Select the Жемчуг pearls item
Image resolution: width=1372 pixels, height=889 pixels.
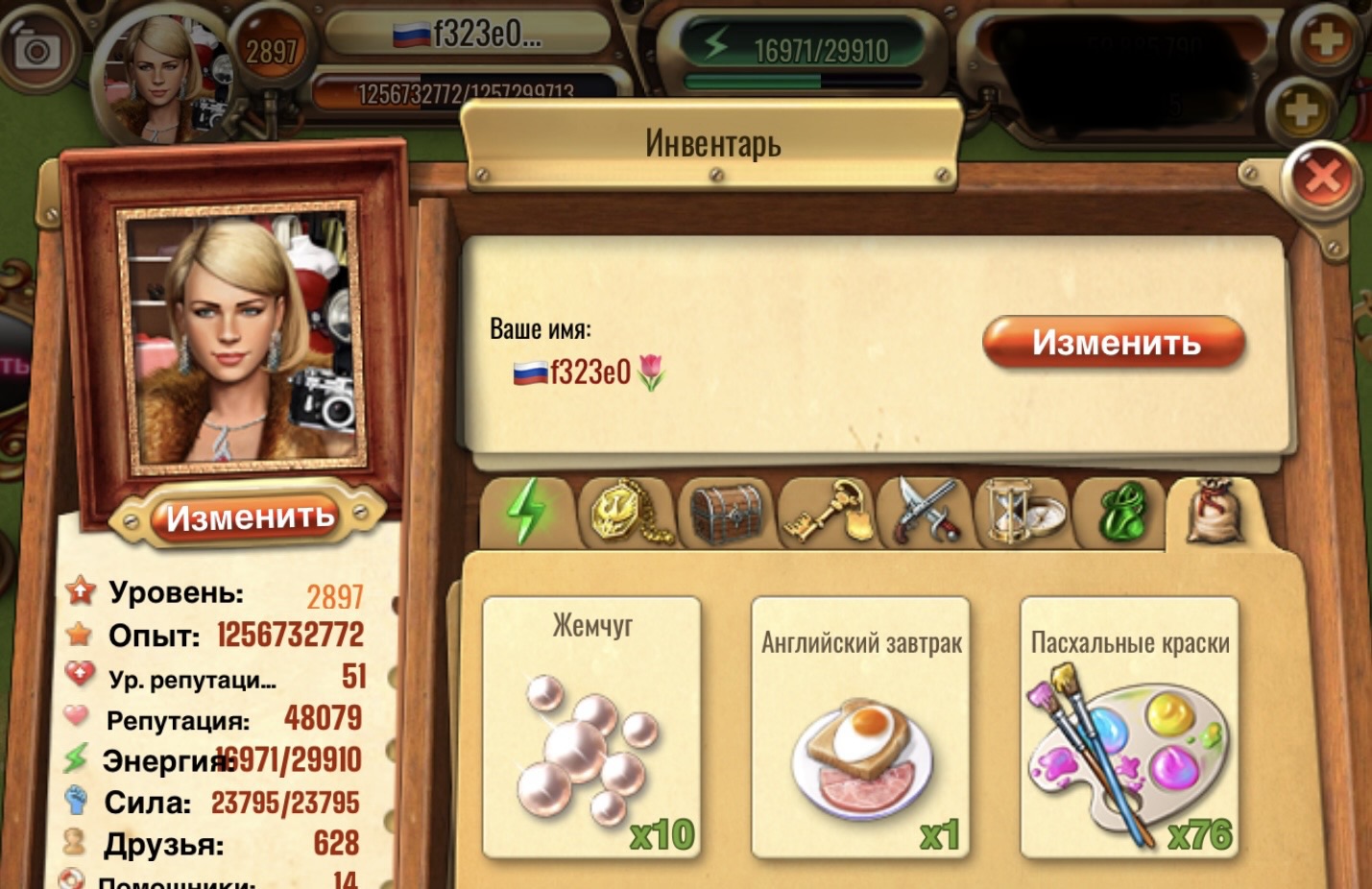tap(591, 727)
